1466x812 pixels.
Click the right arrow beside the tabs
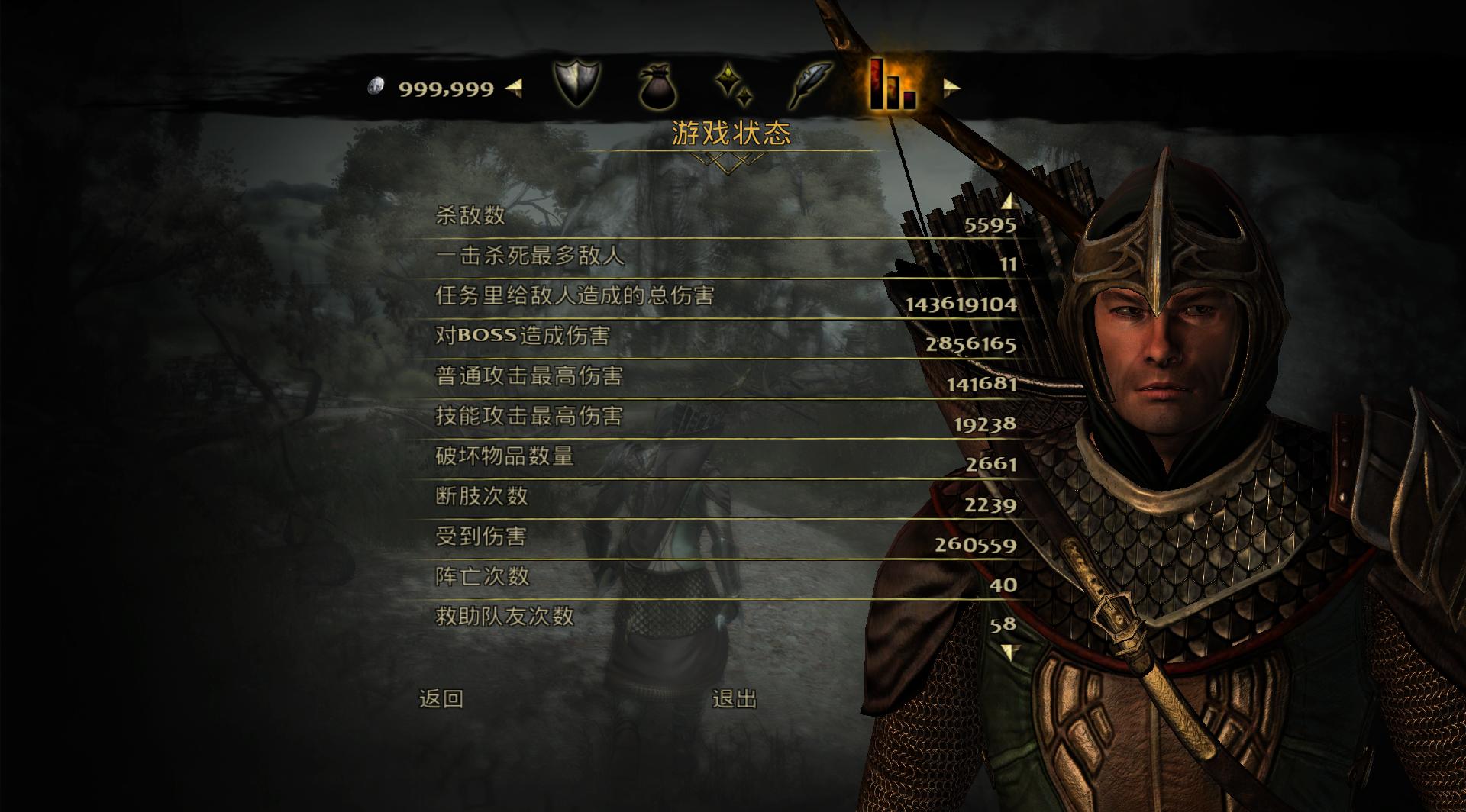[x=951, y=88]
